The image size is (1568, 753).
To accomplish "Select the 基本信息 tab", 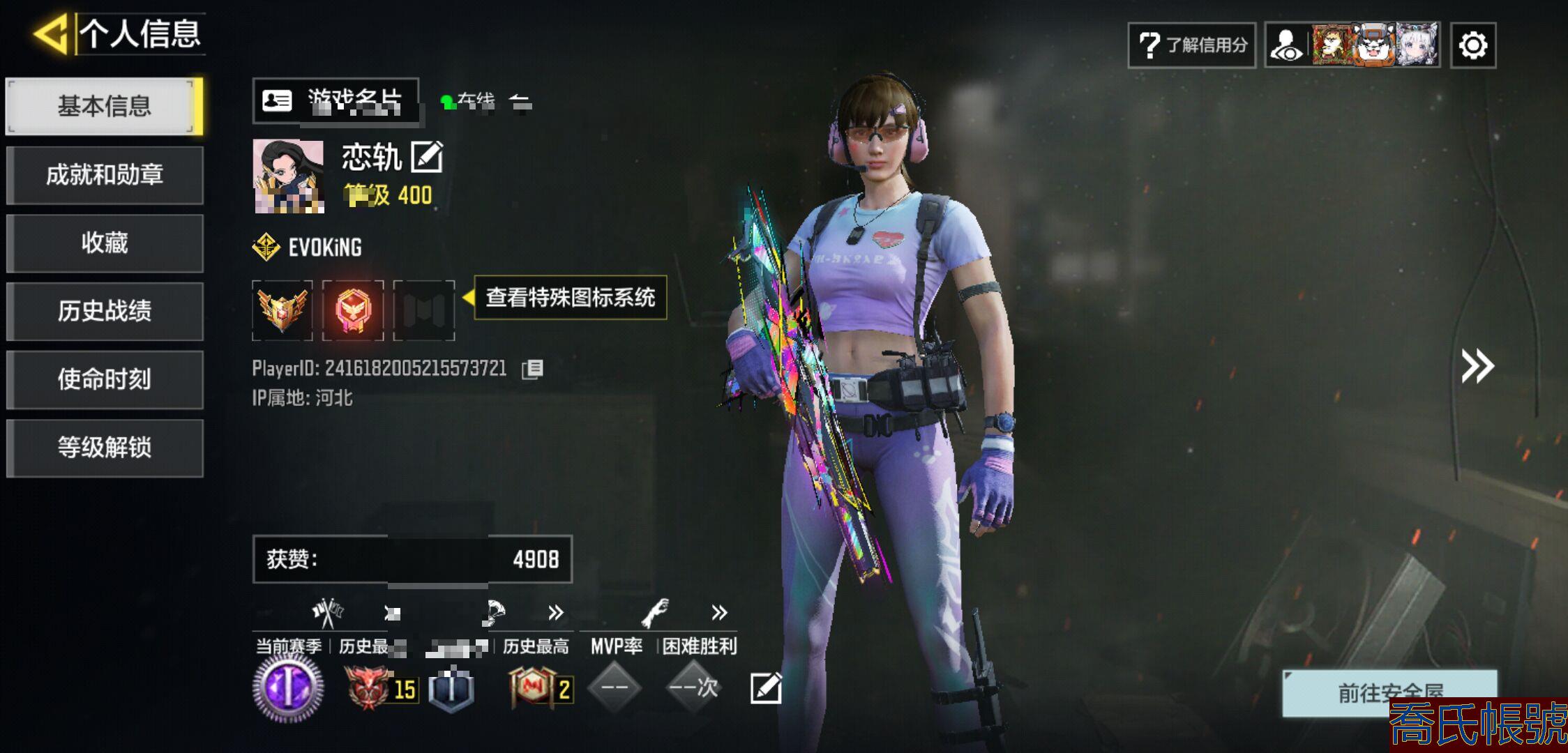I will (x=104, y=106).
